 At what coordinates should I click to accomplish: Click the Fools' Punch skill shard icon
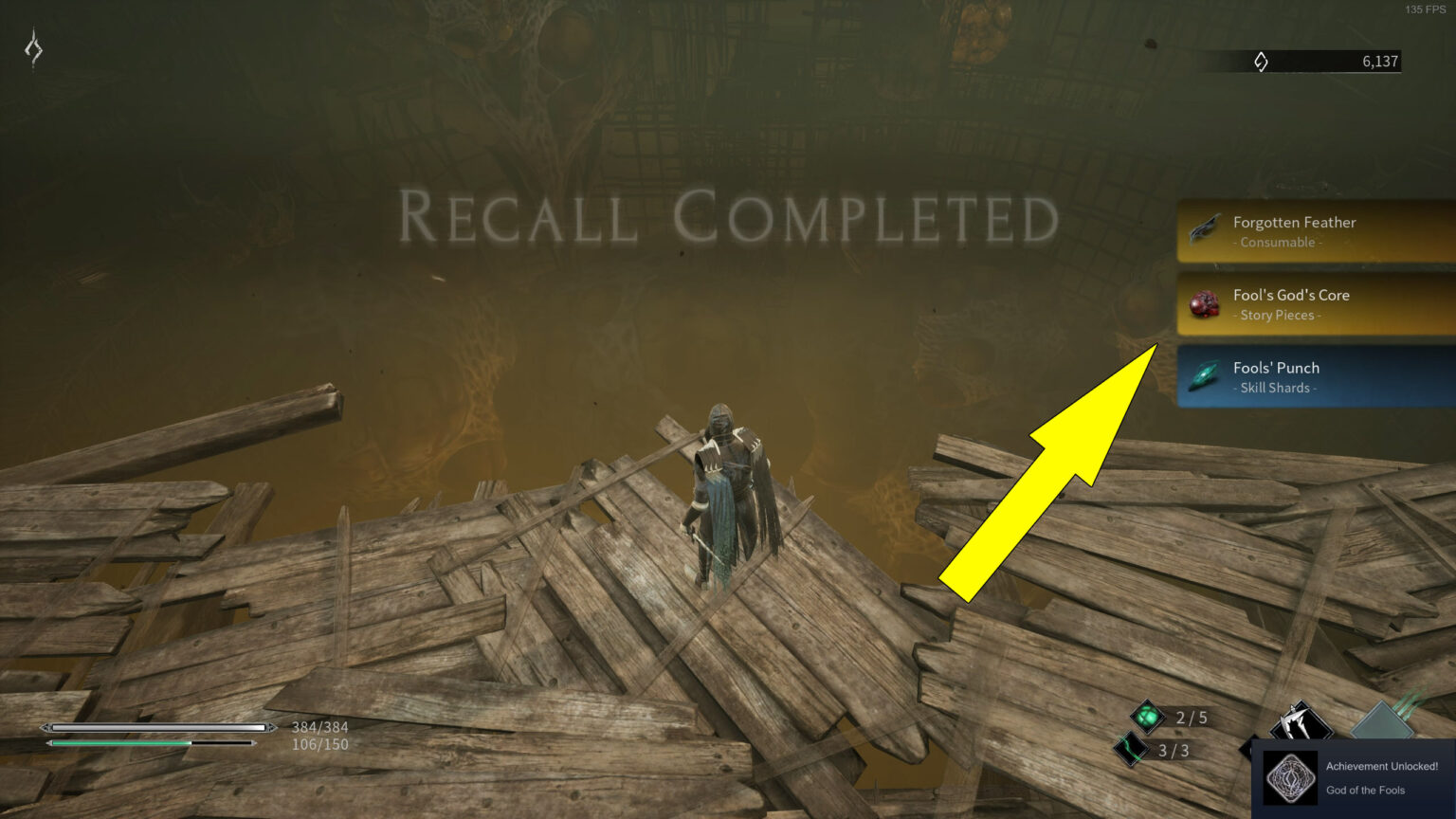(1202, 376)
